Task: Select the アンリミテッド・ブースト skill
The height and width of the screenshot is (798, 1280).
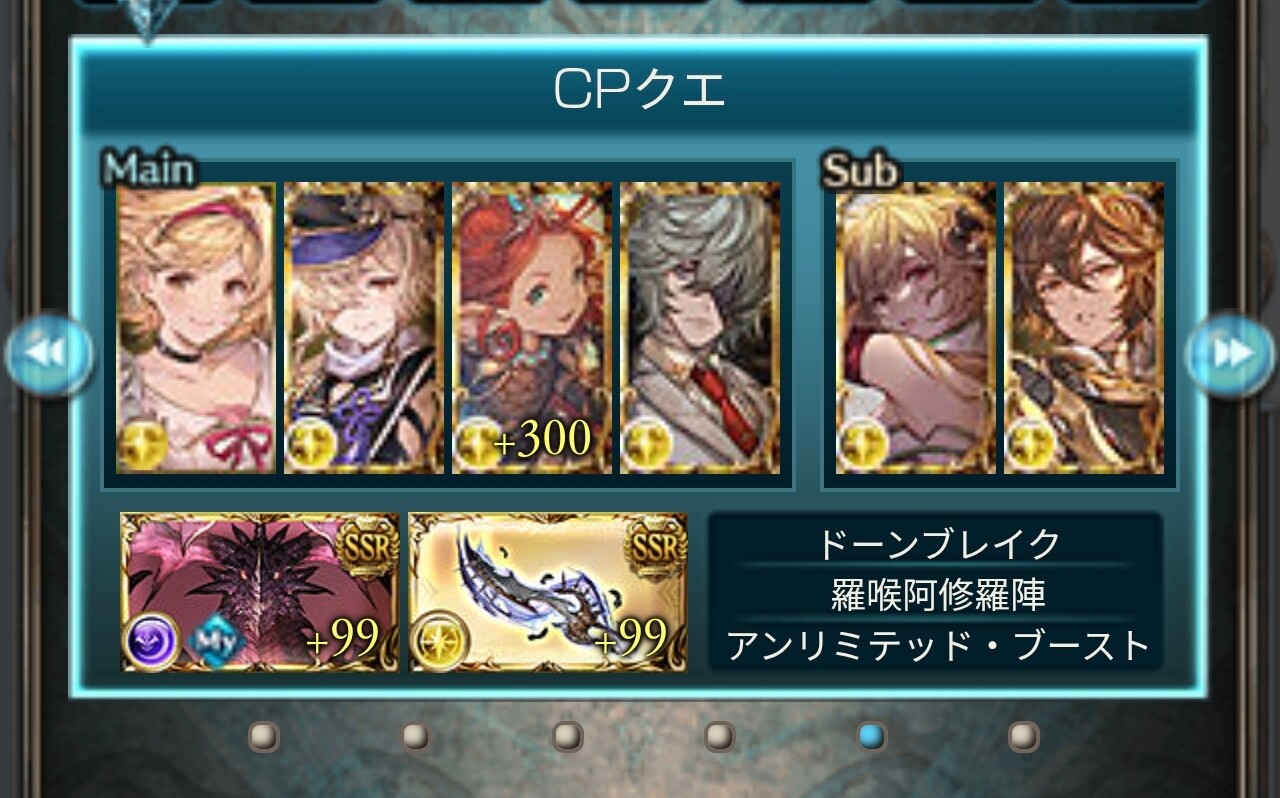Action: (x=937, y=646)
